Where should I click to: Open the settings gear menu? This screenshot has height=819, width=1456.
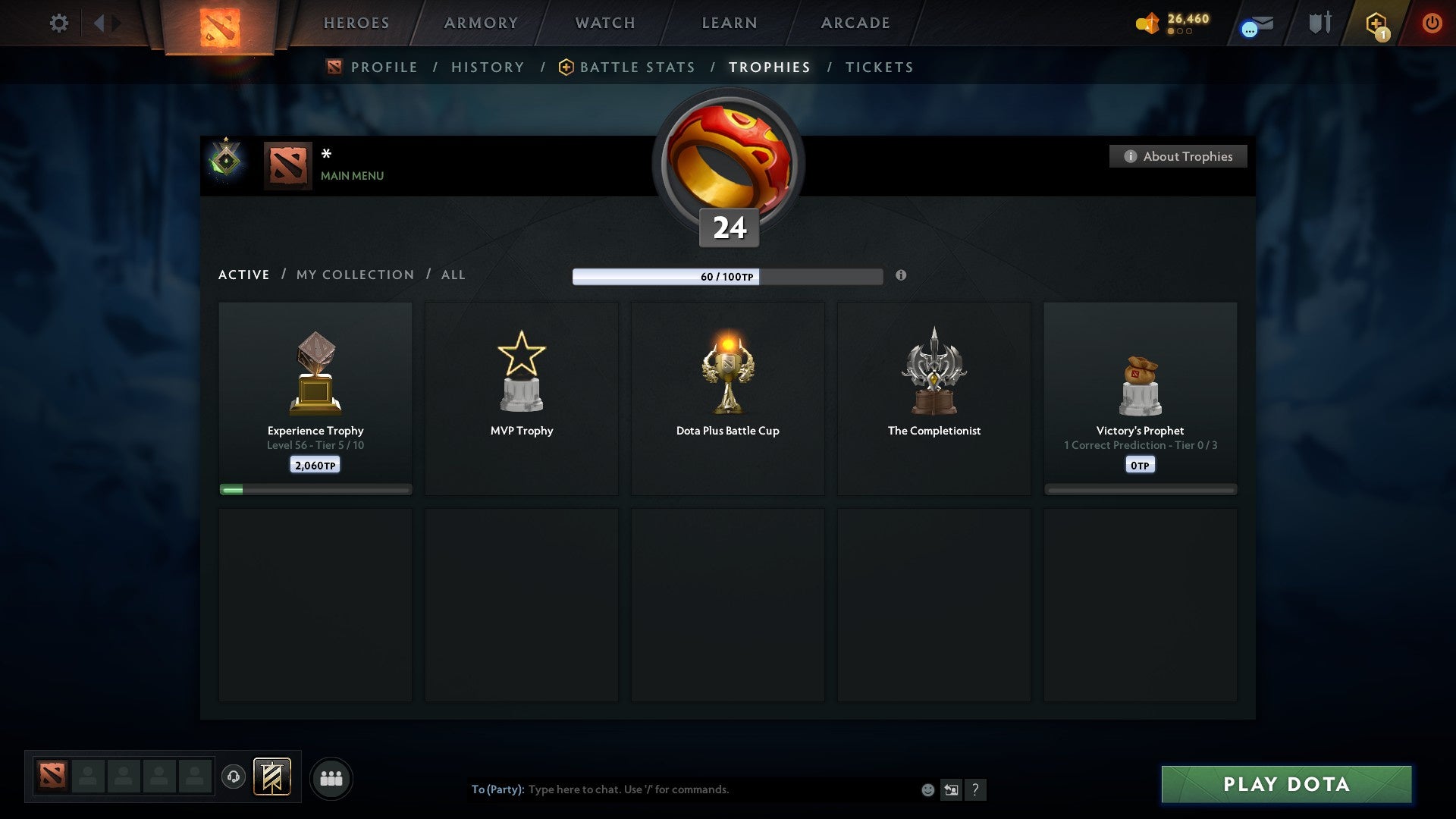[58, 23]
